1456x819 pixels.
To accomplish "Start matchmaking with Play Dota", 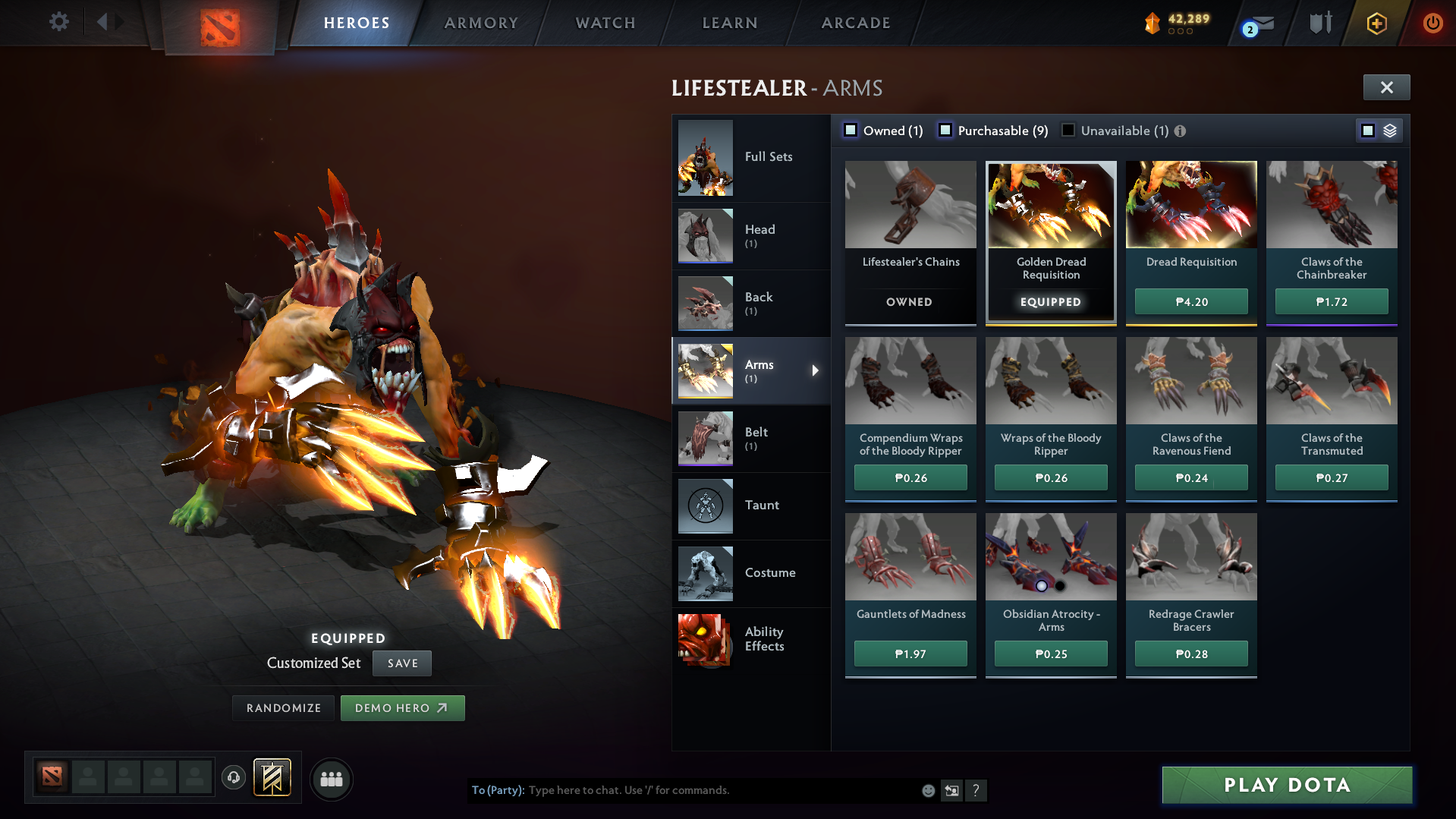I will tap(1287, 785).
